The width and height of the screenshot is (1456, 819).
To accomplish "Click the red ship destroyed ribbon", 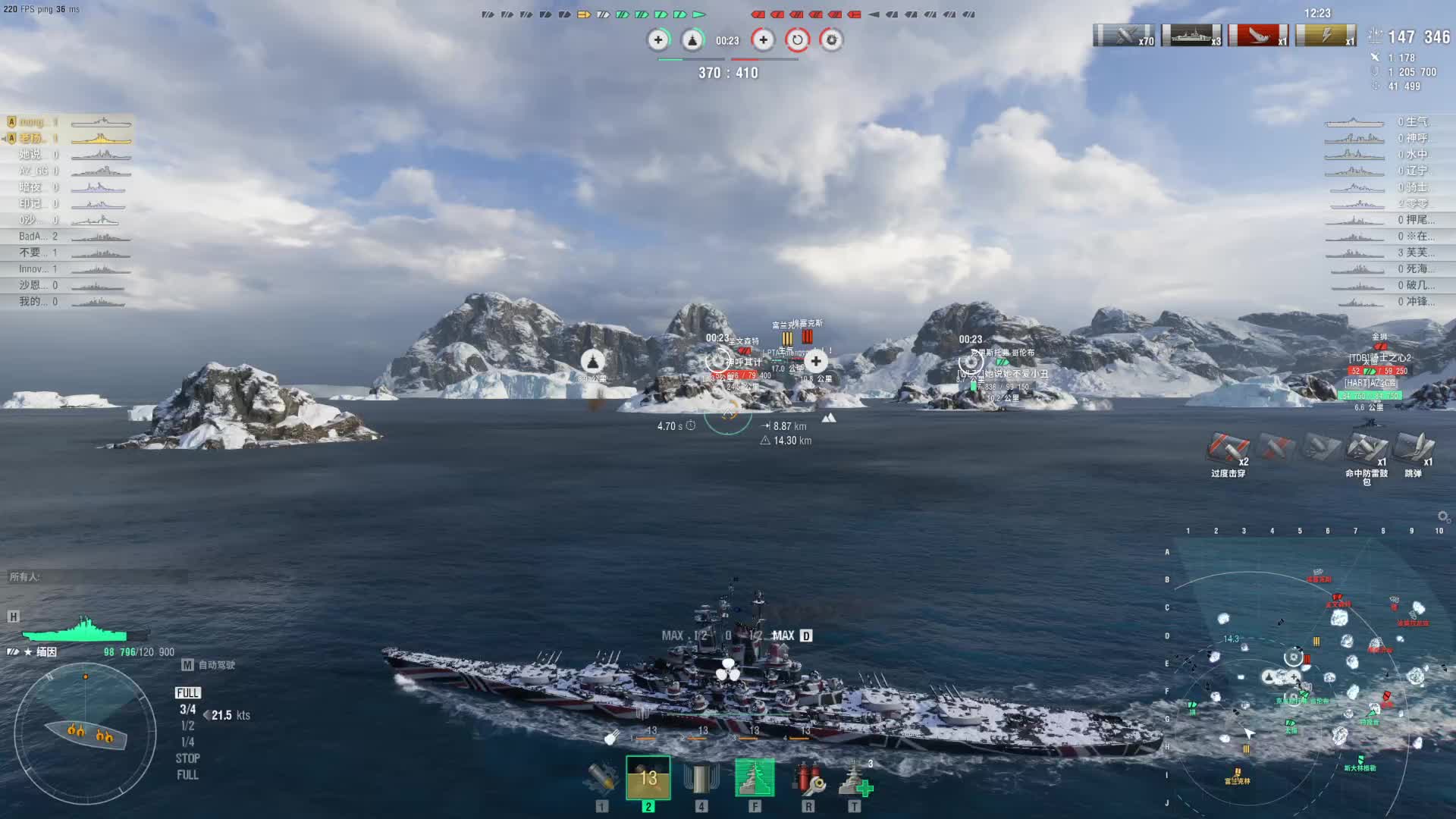I will point(1258,36).
